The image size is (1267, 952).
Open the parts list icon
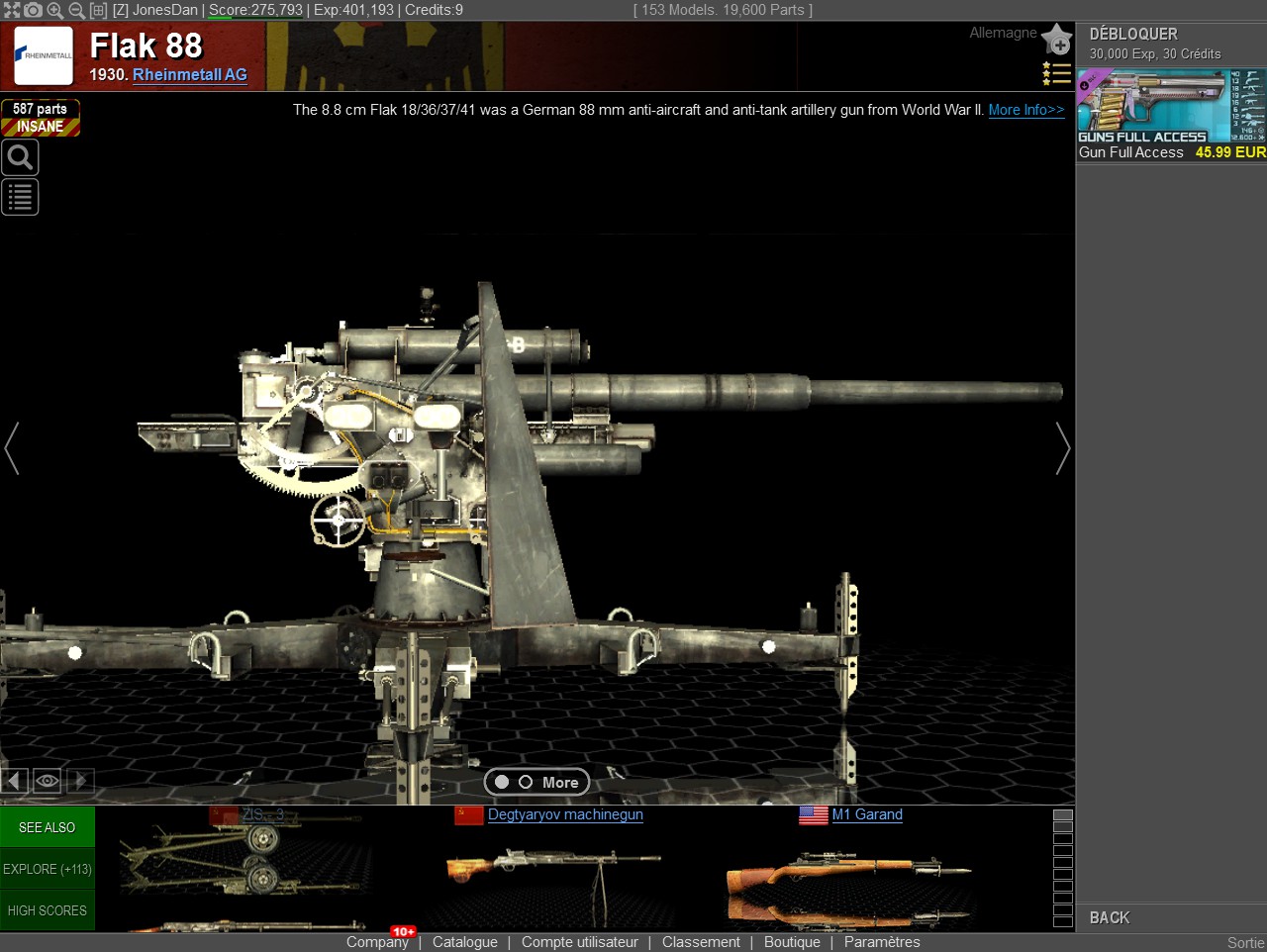[20, 196]
